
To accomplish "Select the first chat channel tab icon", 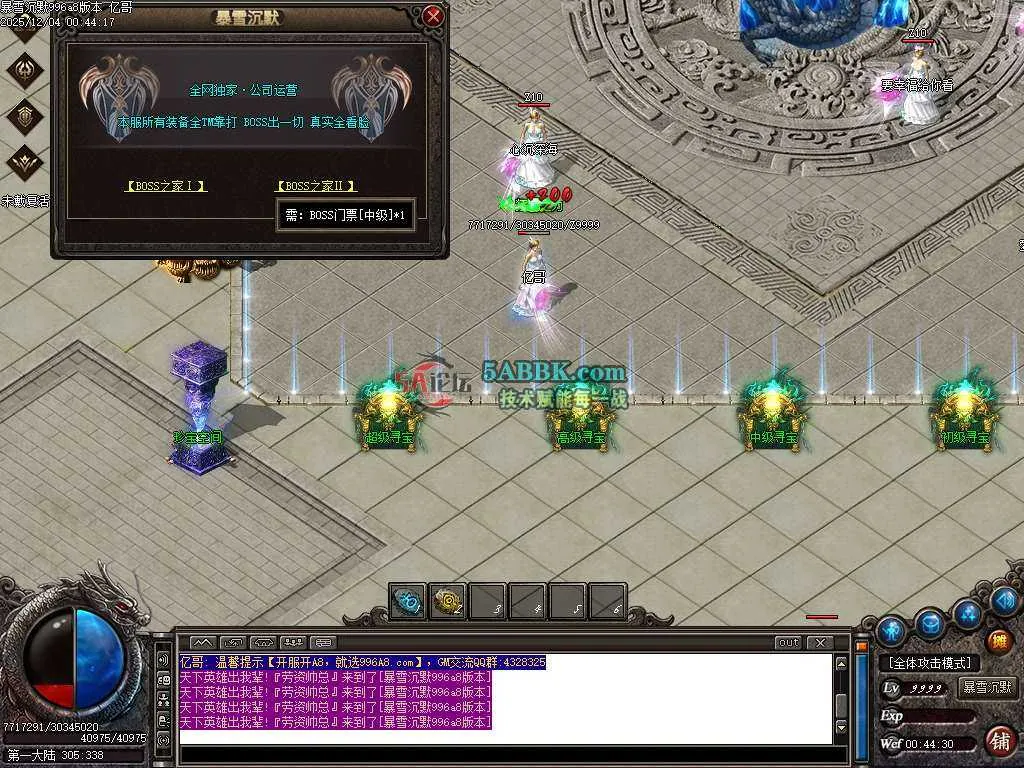I will [x=203, y=642].
